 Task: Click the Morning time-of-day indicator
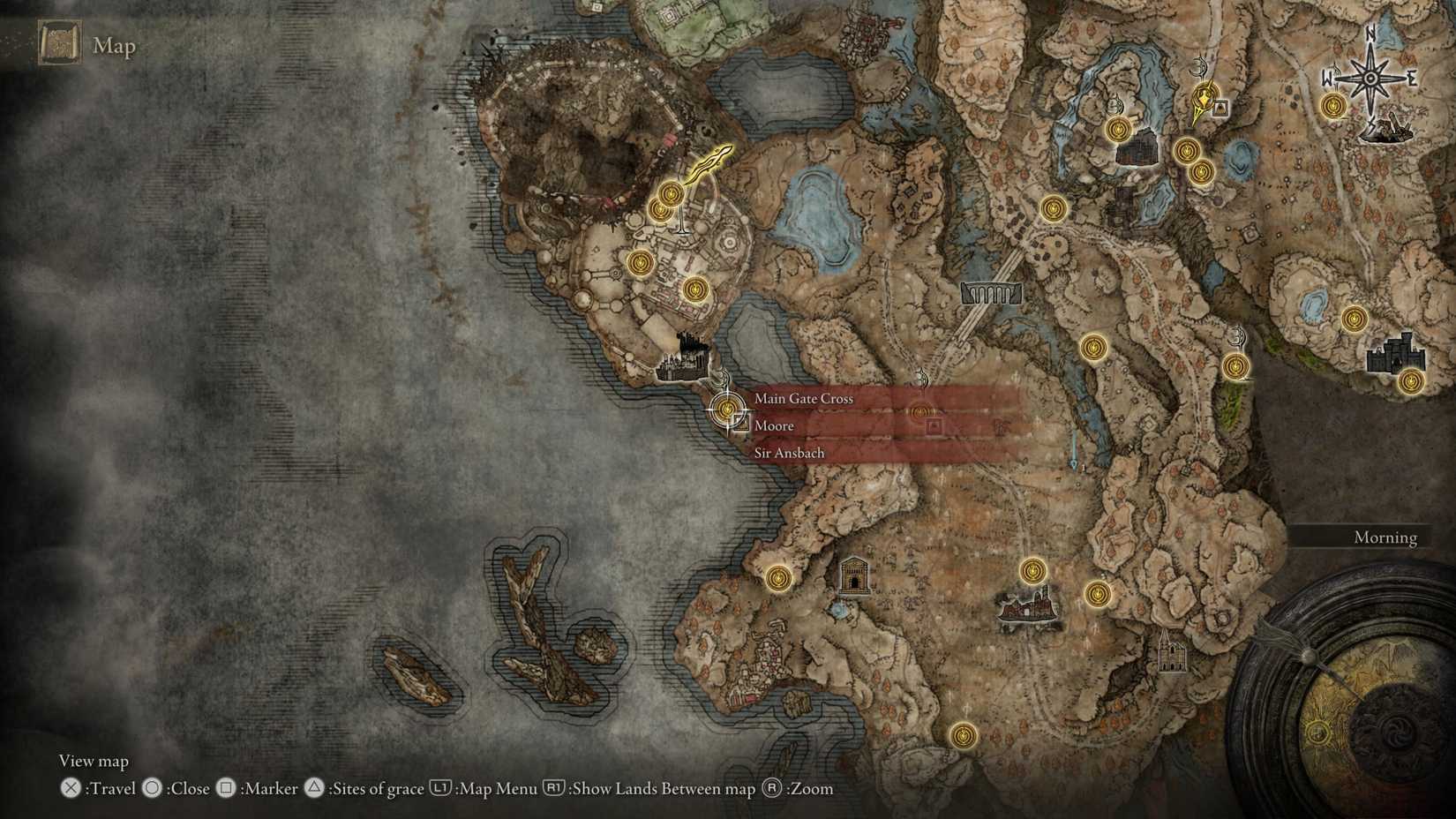1385,537
